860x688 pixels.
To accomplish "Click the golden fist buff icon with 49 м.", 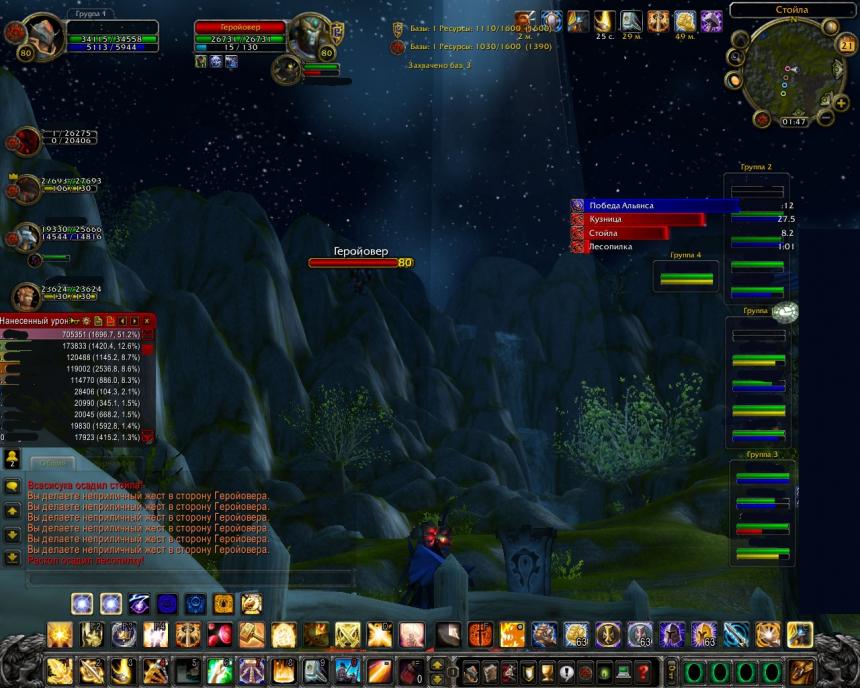I will click(685, 21).
